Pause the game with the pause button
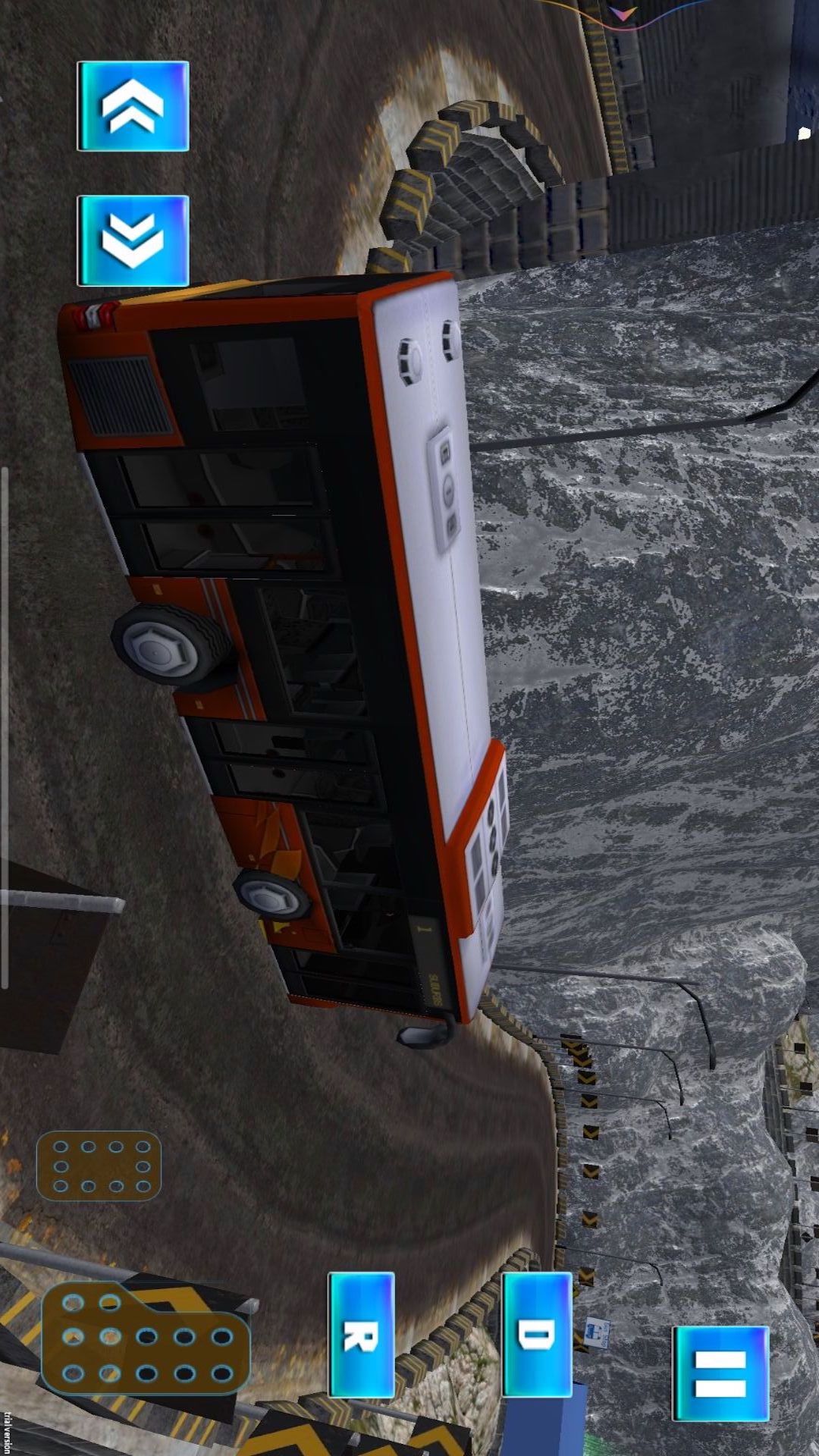The image size is (819, 1456). click(x=720, y=1373)
